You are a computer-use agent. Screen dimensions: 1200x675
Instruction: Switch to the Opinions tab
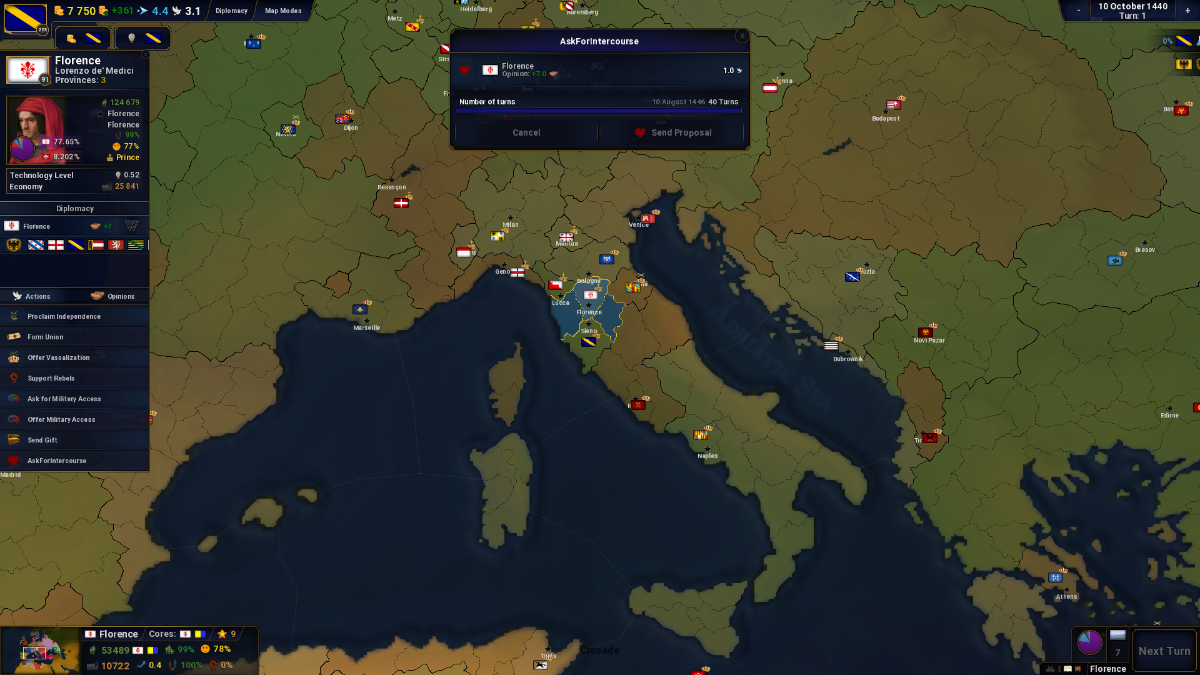pos(112,296)
